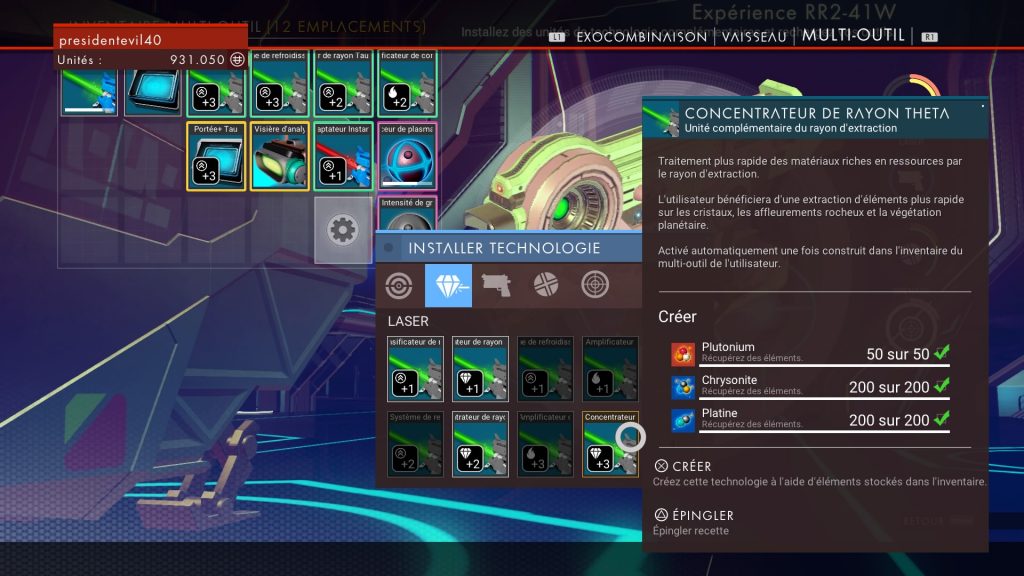
Task: Pin the recipe with Épingler
Action: click(693, 515)
